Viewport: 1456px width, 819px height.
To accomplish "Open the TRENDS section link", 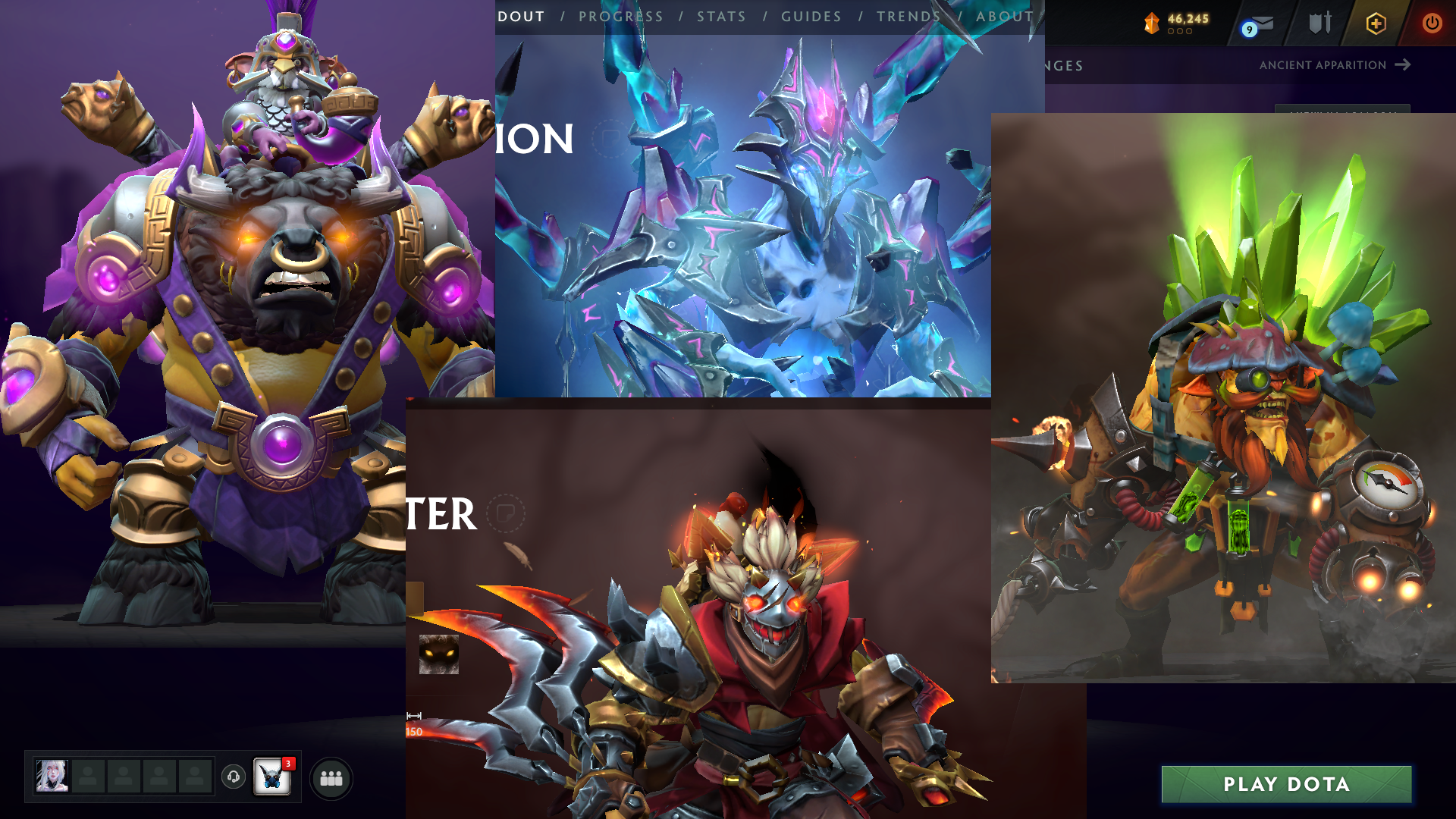I will click(x=908, y=16).
